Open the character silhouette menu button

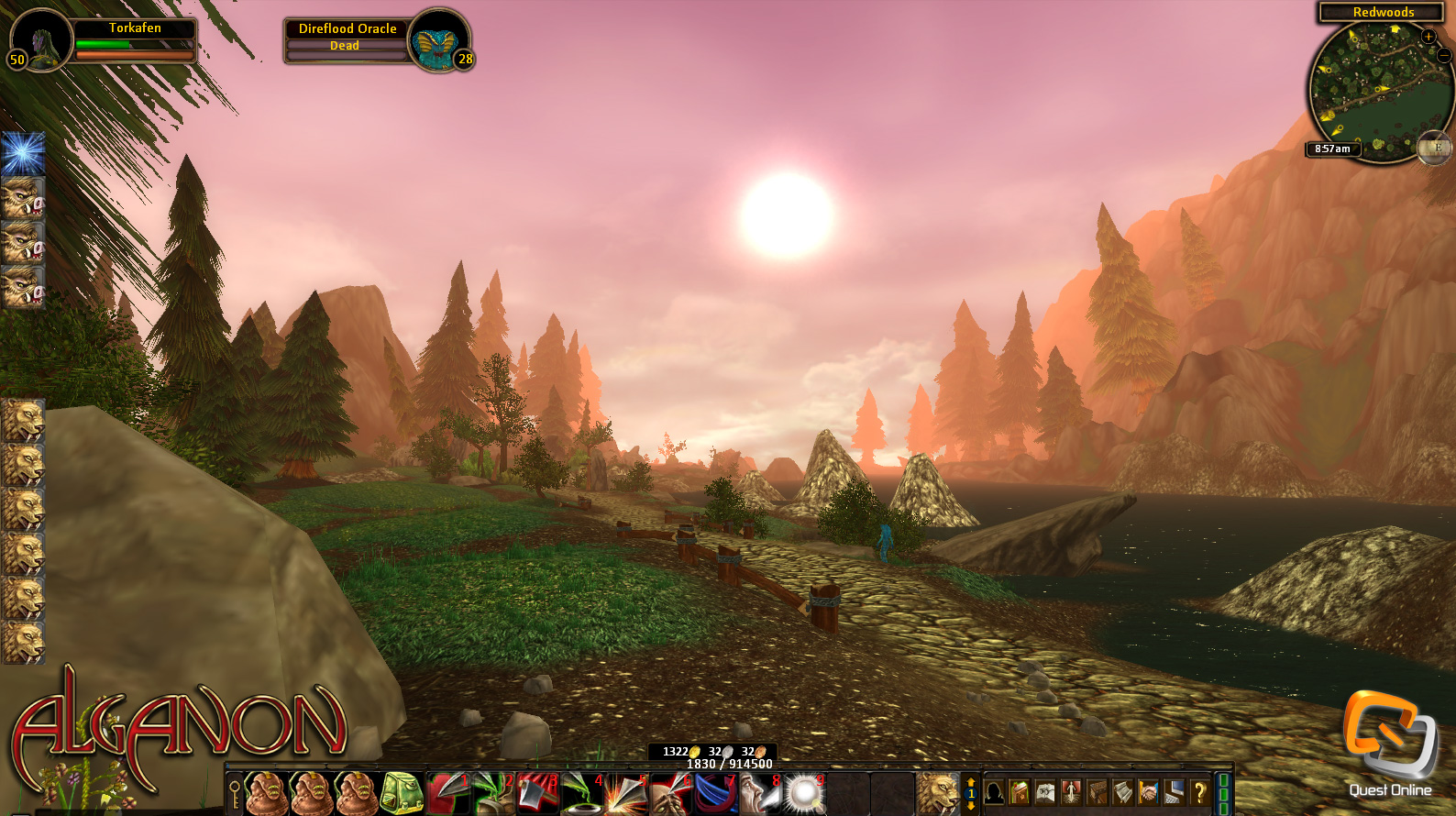coord(994,792)
